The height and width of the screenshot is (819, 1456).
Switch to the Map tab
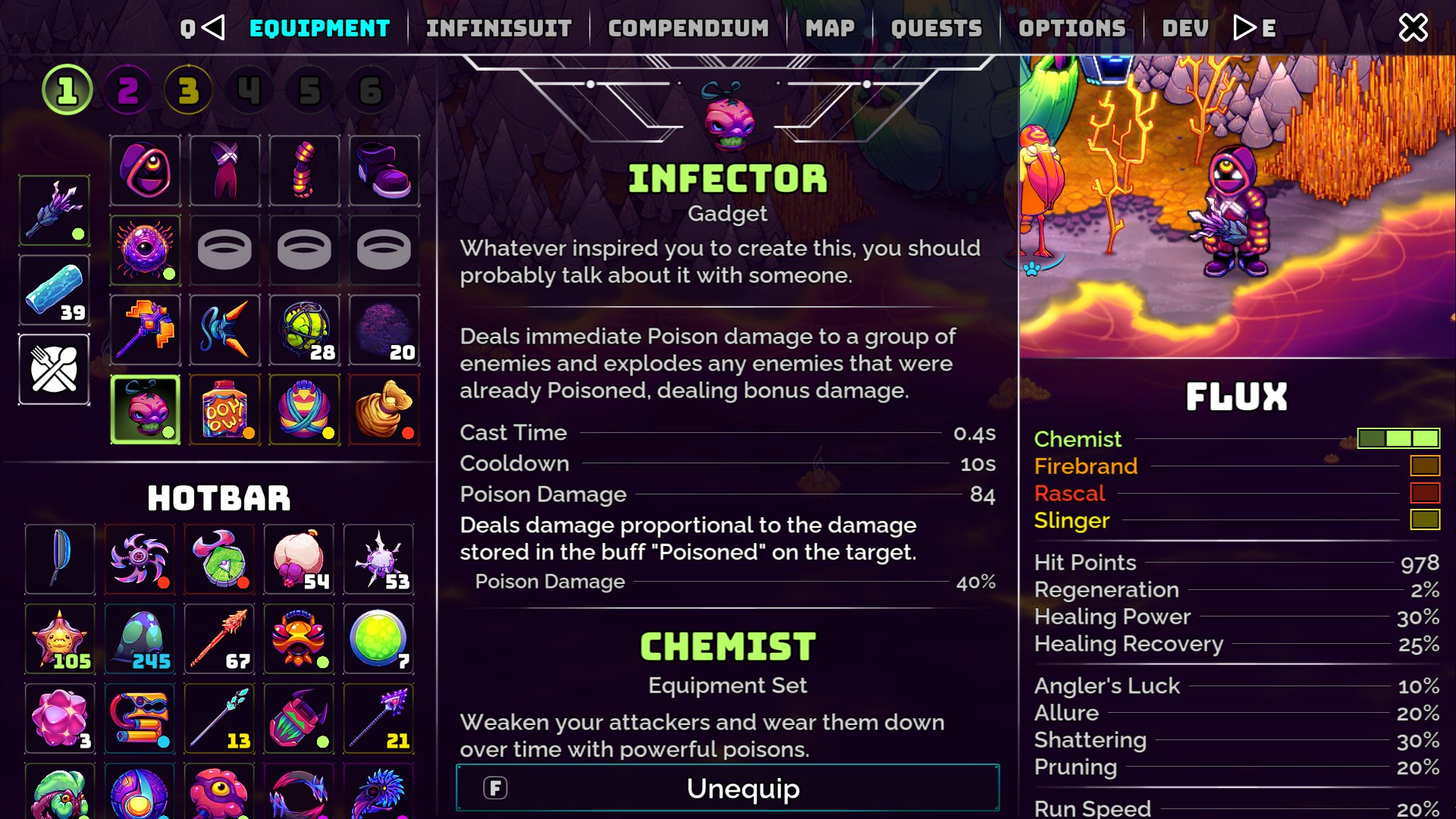tap(831, 28)
